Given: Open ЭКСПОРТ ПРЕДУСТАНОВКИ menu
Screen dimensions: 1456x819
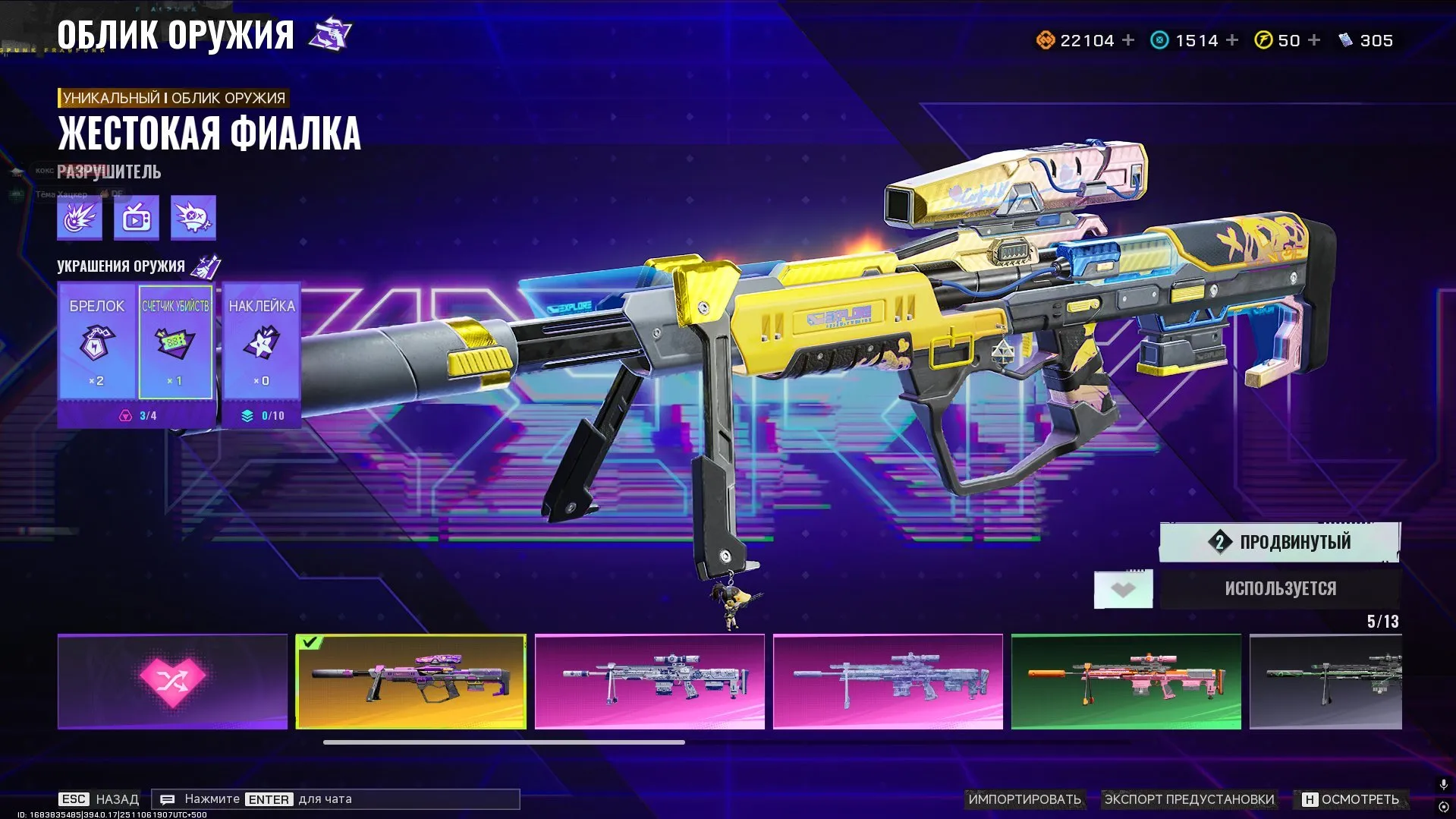Looking at the screenshot, I should point(1190,799).
